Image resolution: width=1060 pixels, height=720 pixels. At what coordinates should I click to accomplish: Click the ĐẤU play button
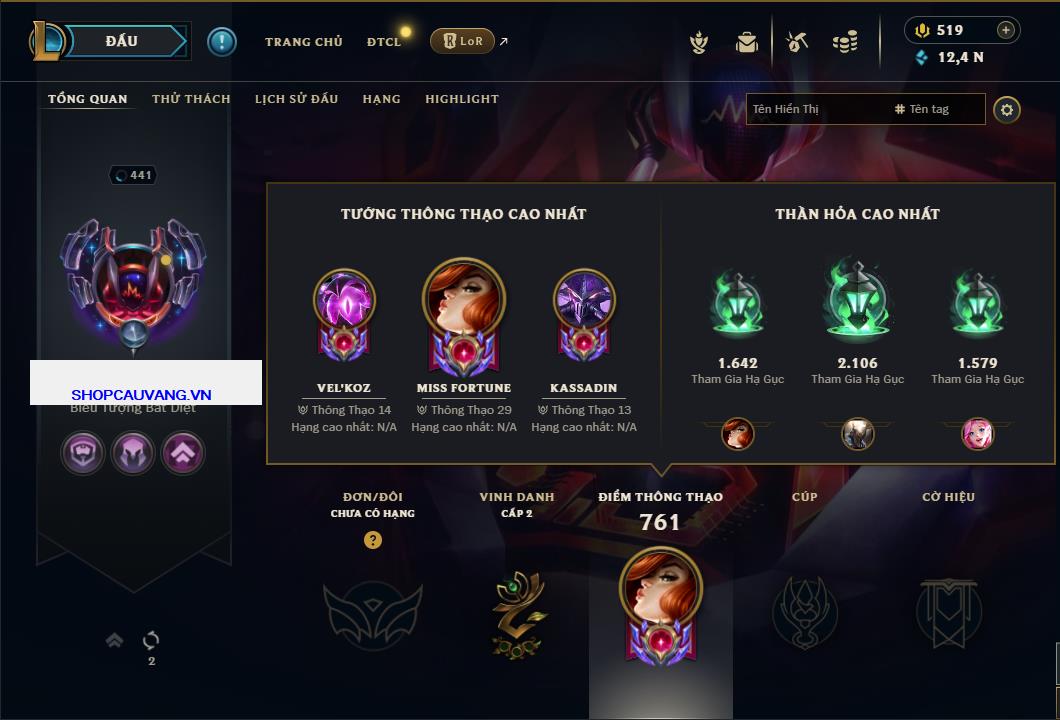(x=122, y=41)
